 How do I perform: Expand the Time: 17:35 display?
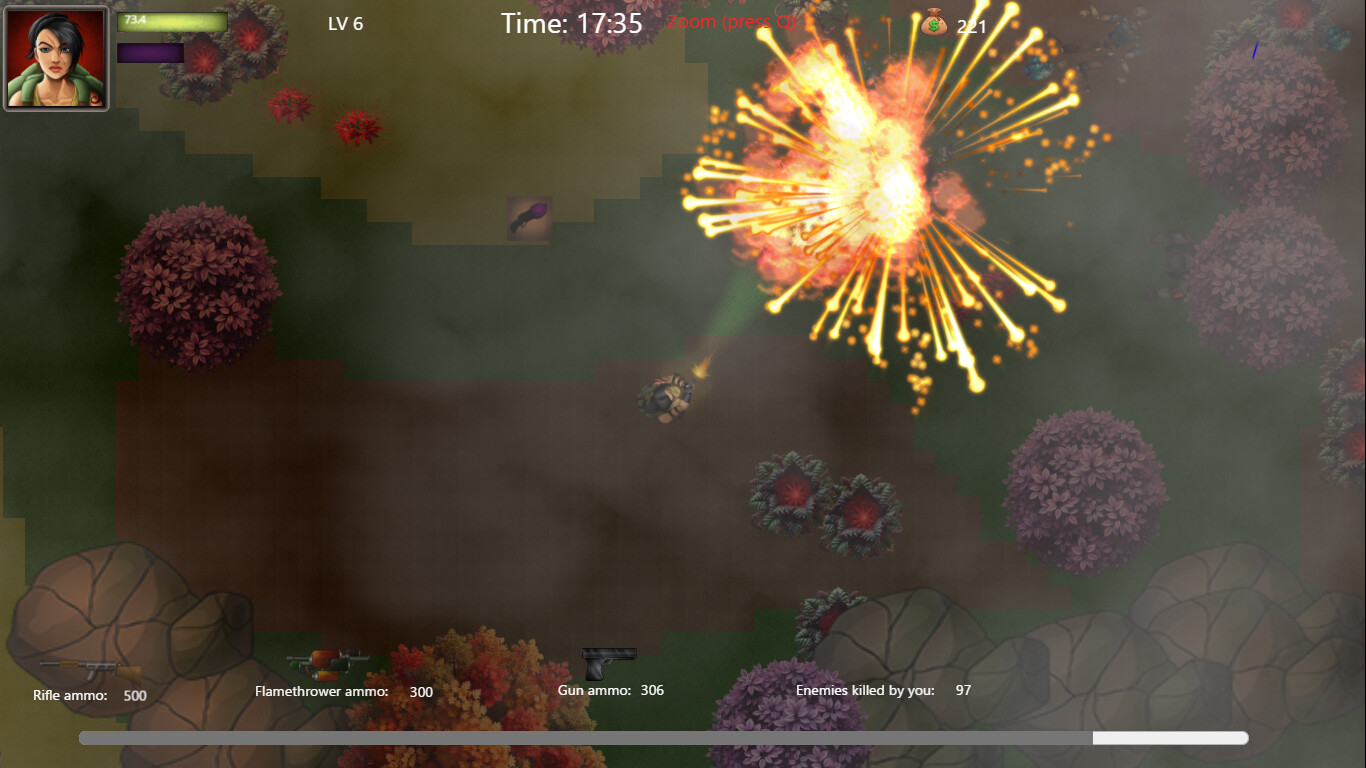570,23
